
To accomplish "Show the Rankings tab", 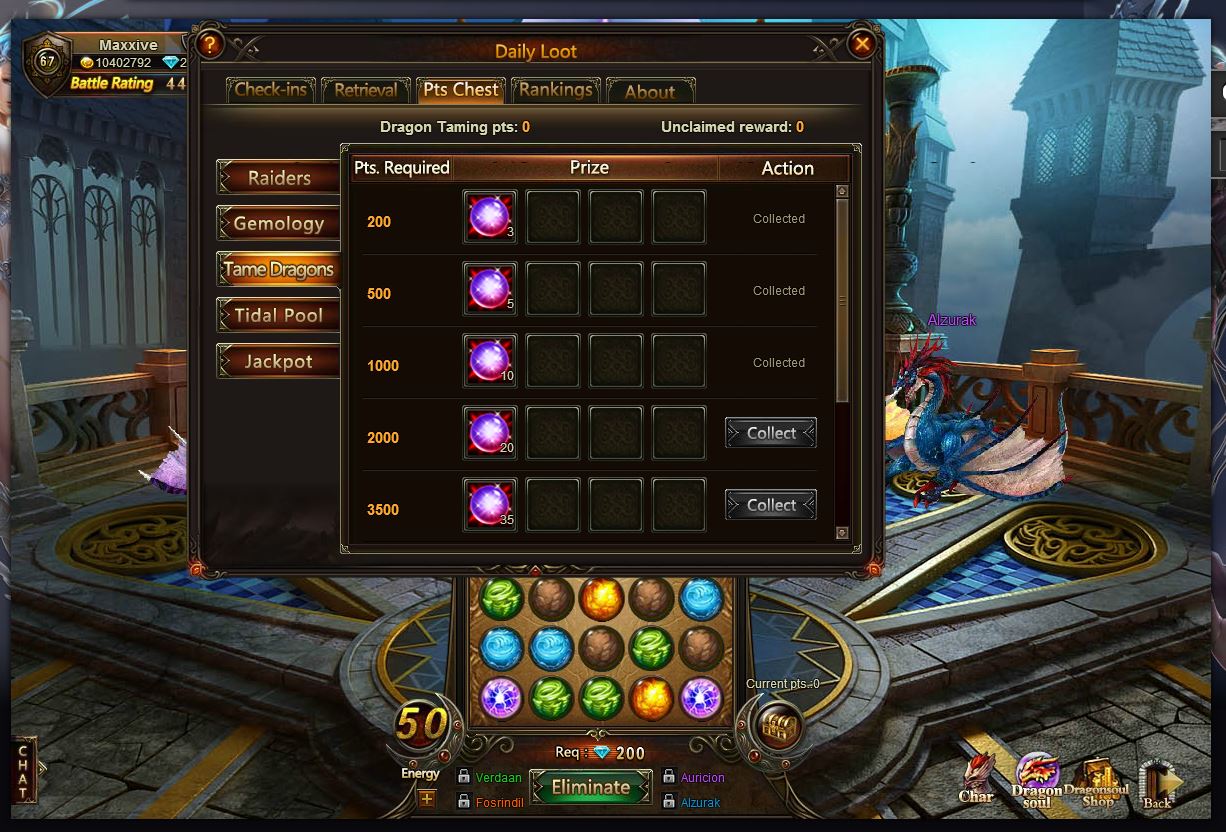I will pyautogui.click(x=555, y=90).
